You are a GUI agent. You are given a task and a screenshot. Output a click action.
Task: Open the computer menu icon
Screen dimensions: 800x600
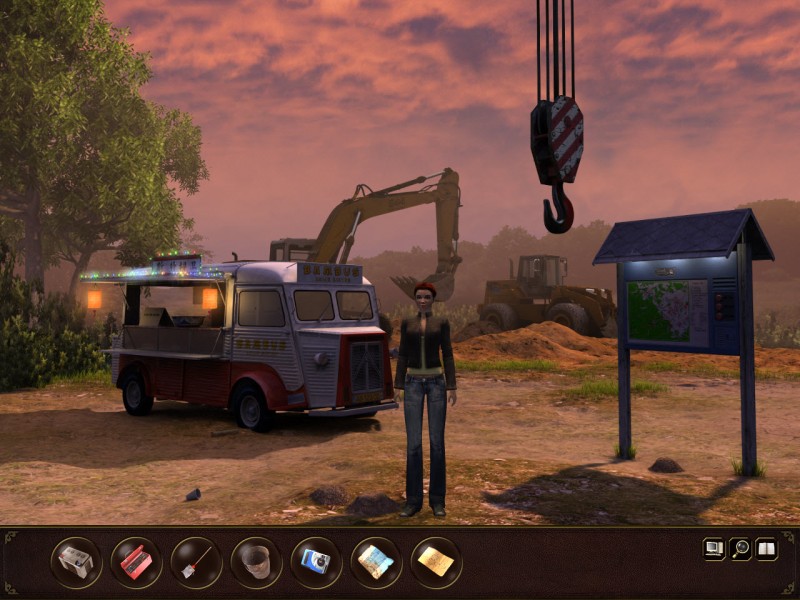(x=714, y=548)
